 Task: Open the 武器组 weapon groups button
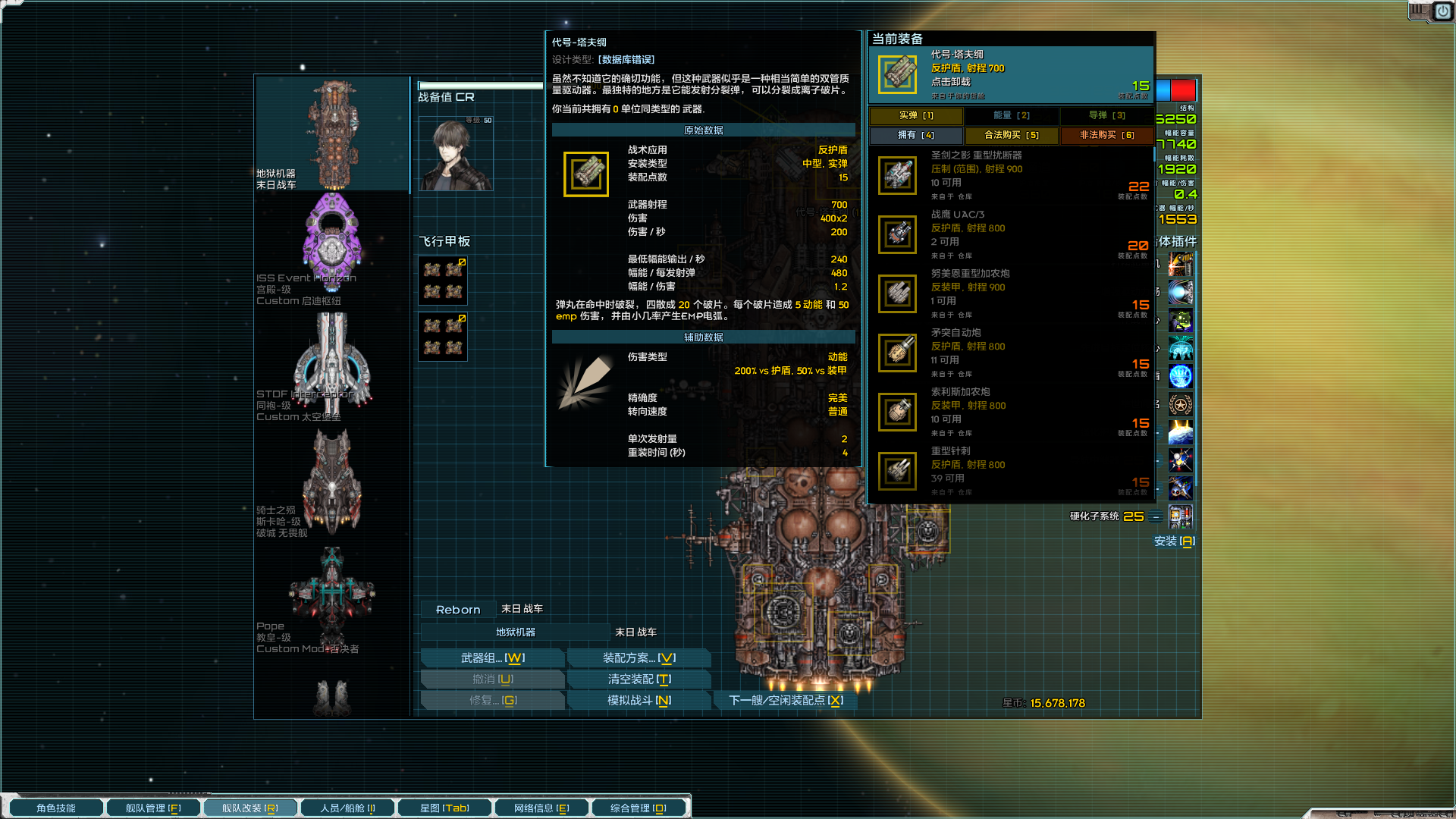click(492, 657)
